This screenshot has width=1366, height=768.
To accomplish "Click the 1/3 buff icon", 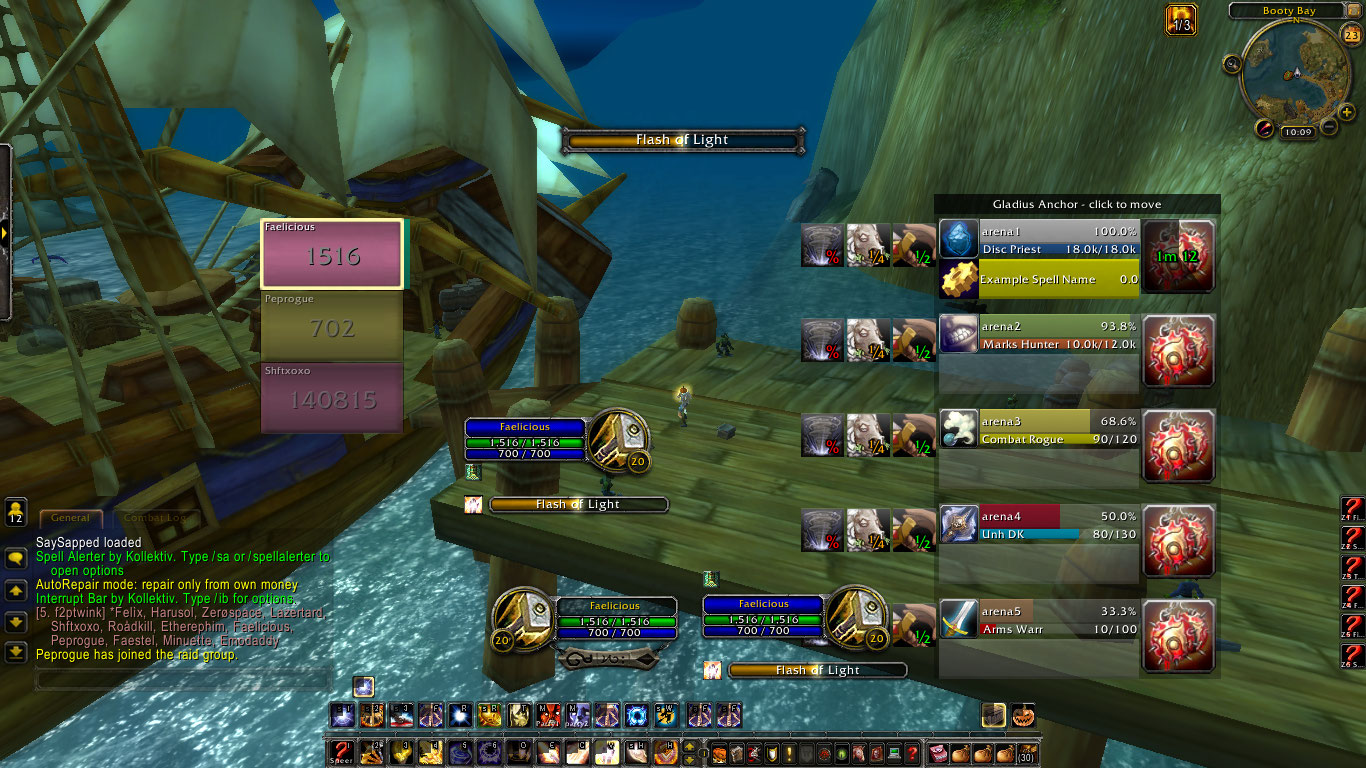I will click(1181, 20).
